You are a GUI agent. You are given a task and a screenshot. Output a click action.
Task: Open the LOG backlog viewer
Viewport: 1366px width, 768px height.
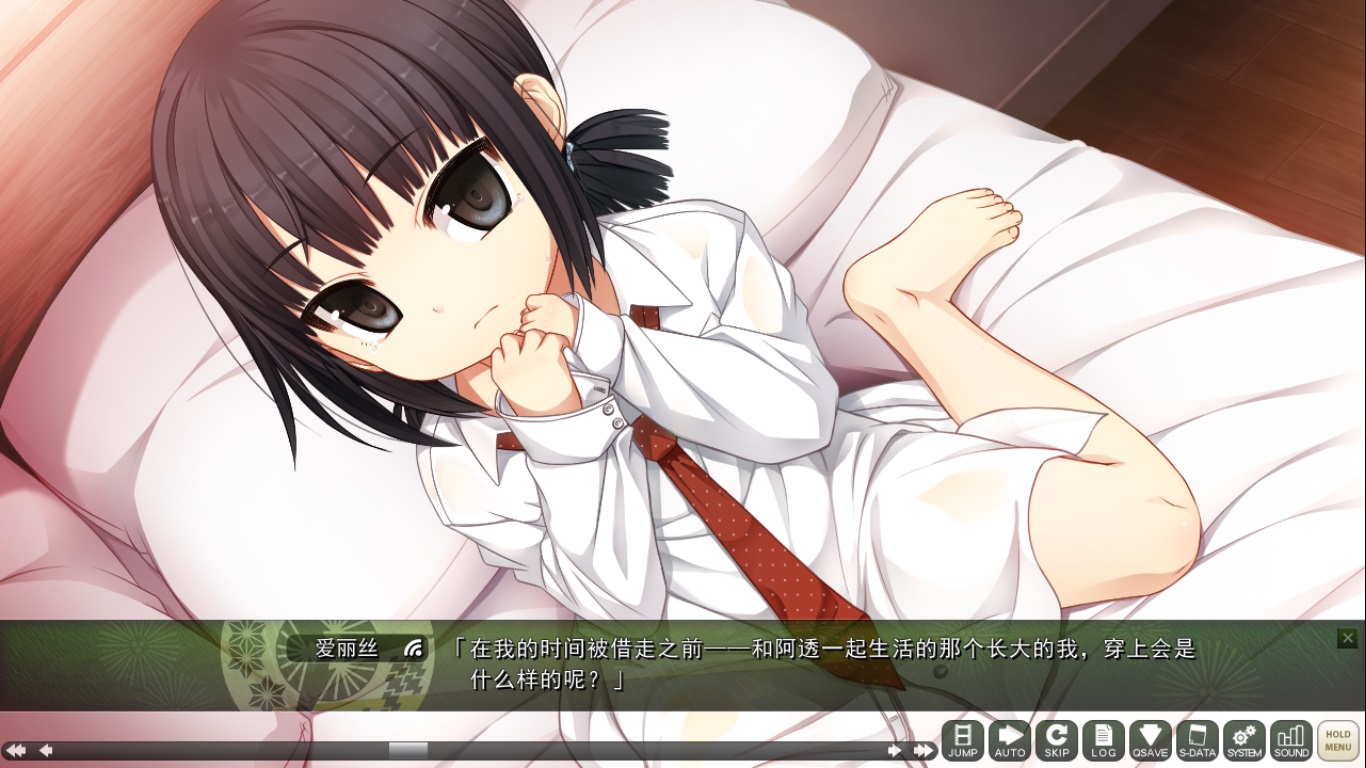click(x=1104, y=741)
